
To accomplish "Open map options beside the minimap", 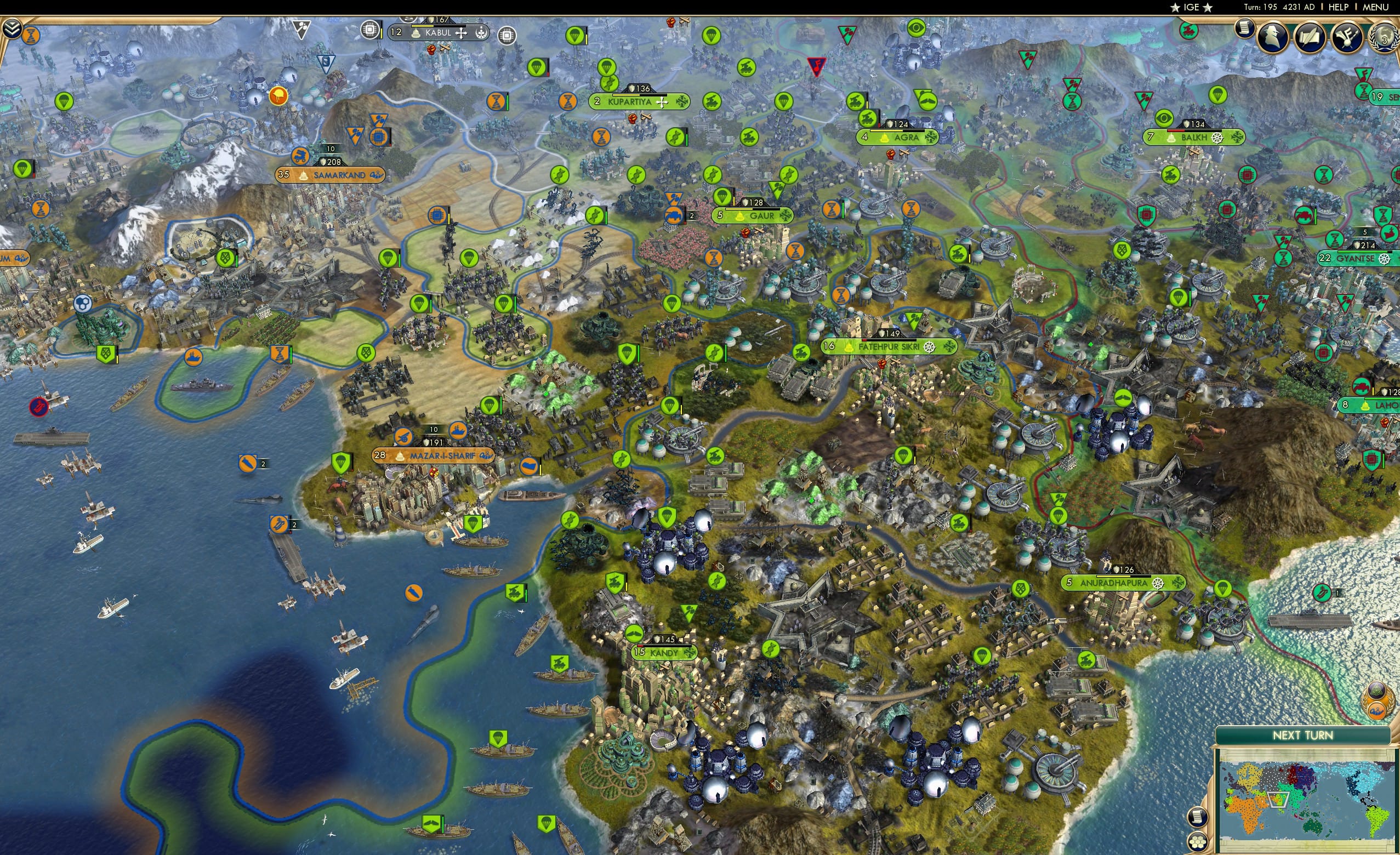I will pos(1198,818).
